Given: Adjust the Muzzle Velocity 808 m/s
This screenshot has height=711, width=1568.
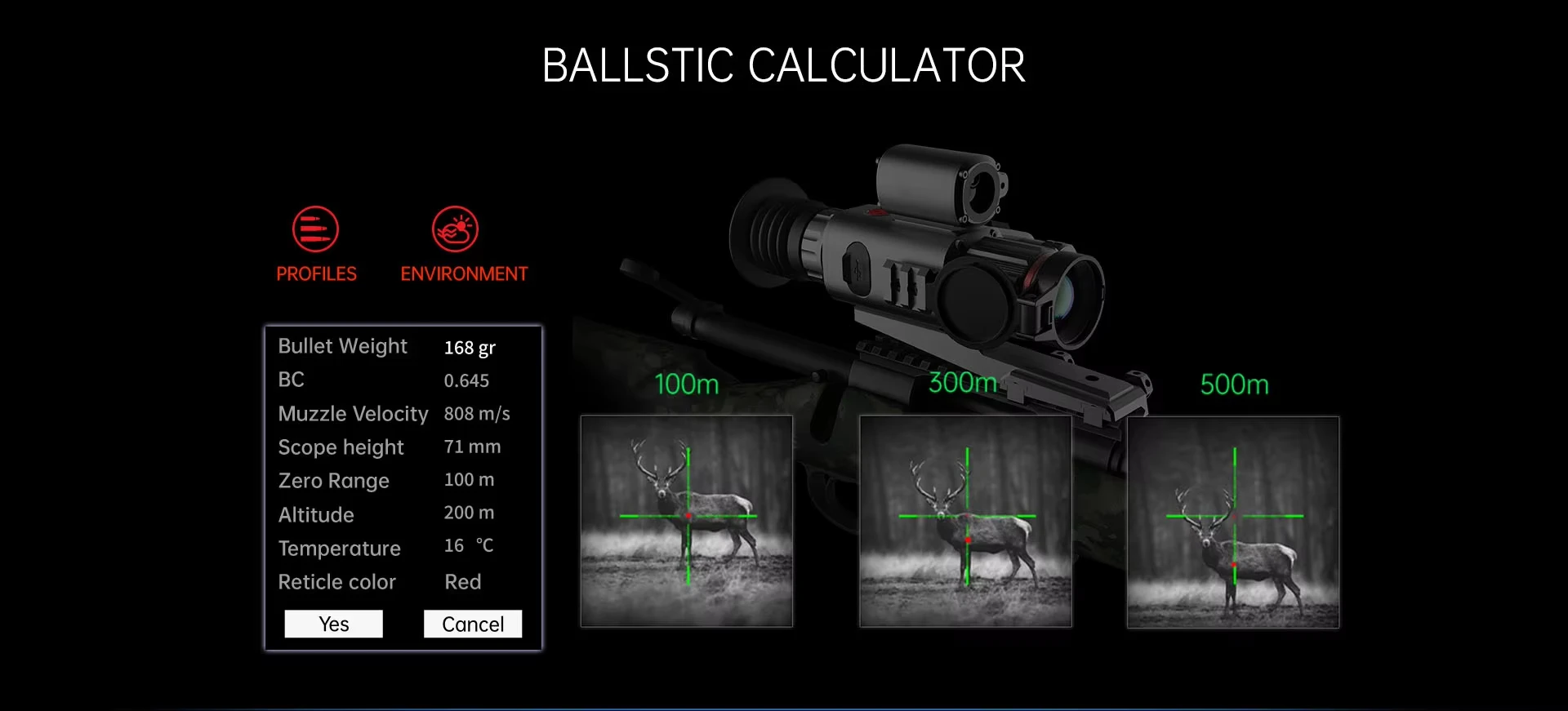Looking at the screenshot, I should click(x=476, y=414).
